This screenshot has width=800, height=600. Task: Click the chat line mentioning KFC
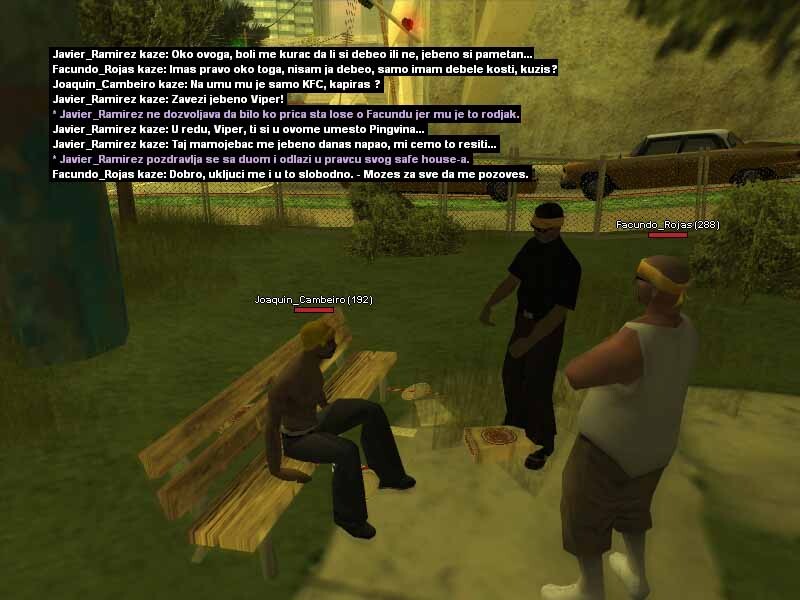(216, 85)
